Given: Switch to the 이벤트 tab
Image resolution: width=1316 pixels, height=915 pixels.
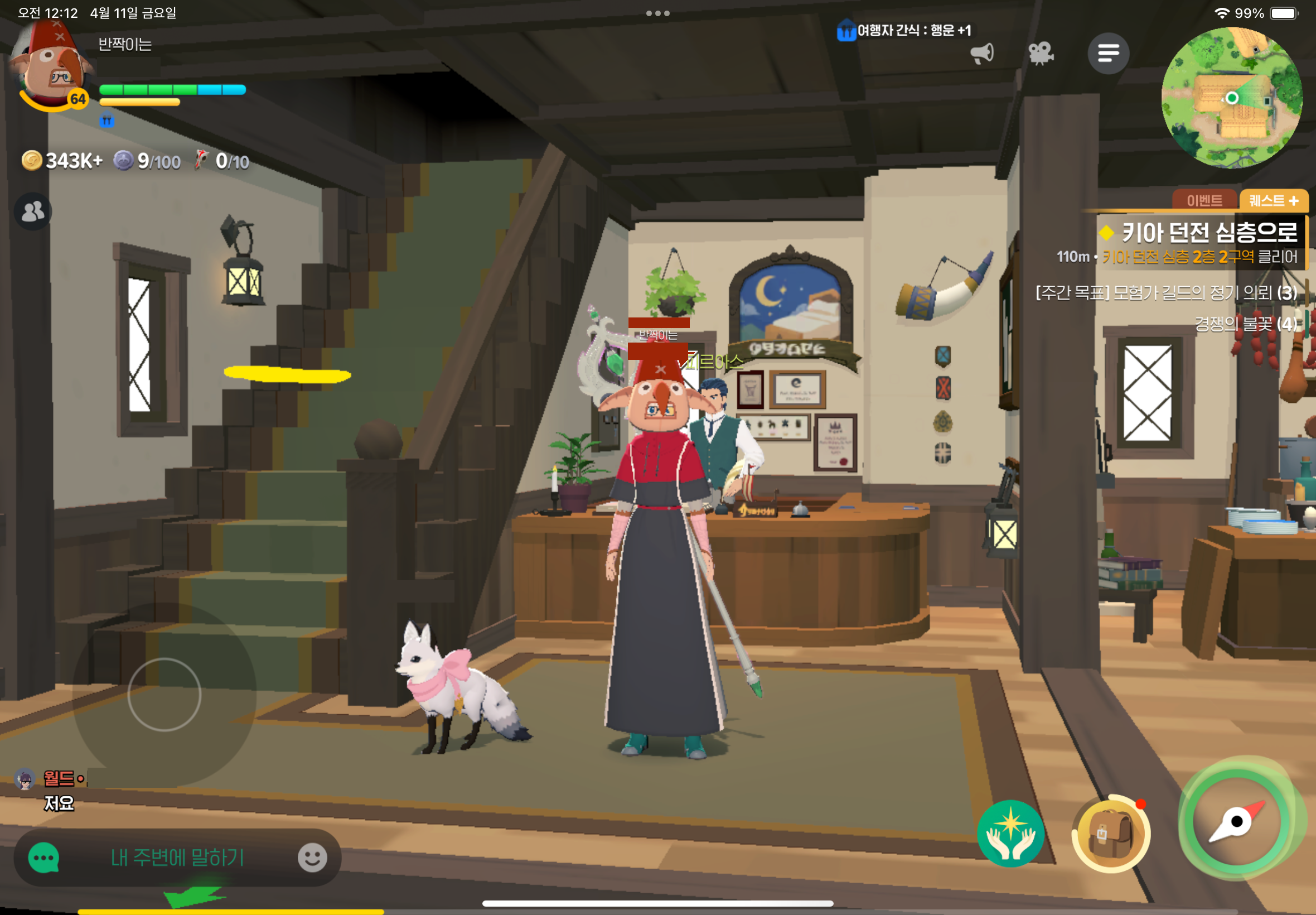Looking at the screenshot, I should tap(1204, 201).
